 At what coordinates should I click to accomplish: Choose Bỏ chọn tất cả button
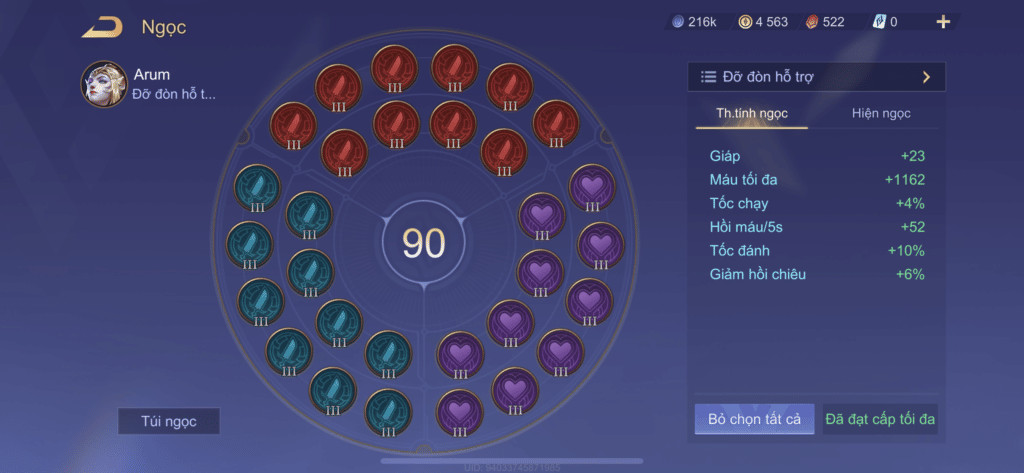coord(755,419)
